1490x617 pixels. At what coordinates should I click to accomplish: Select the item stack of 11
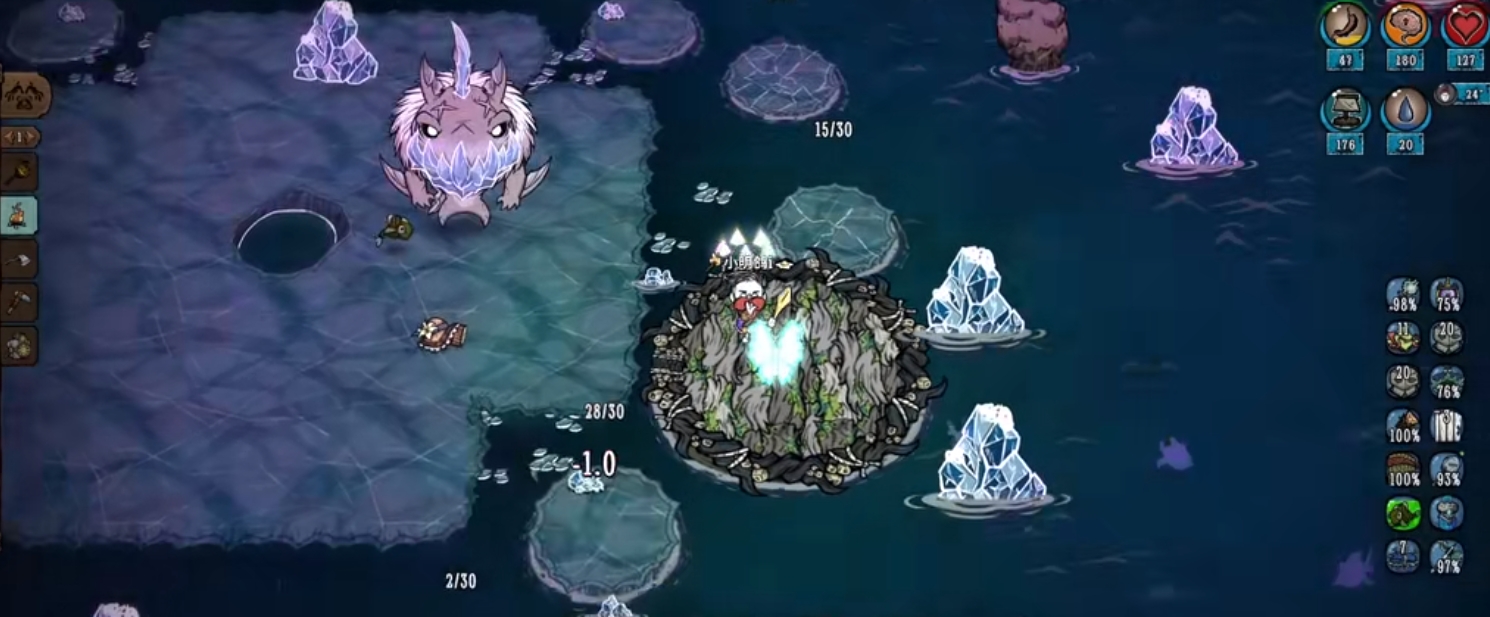tap(1403, 338)
